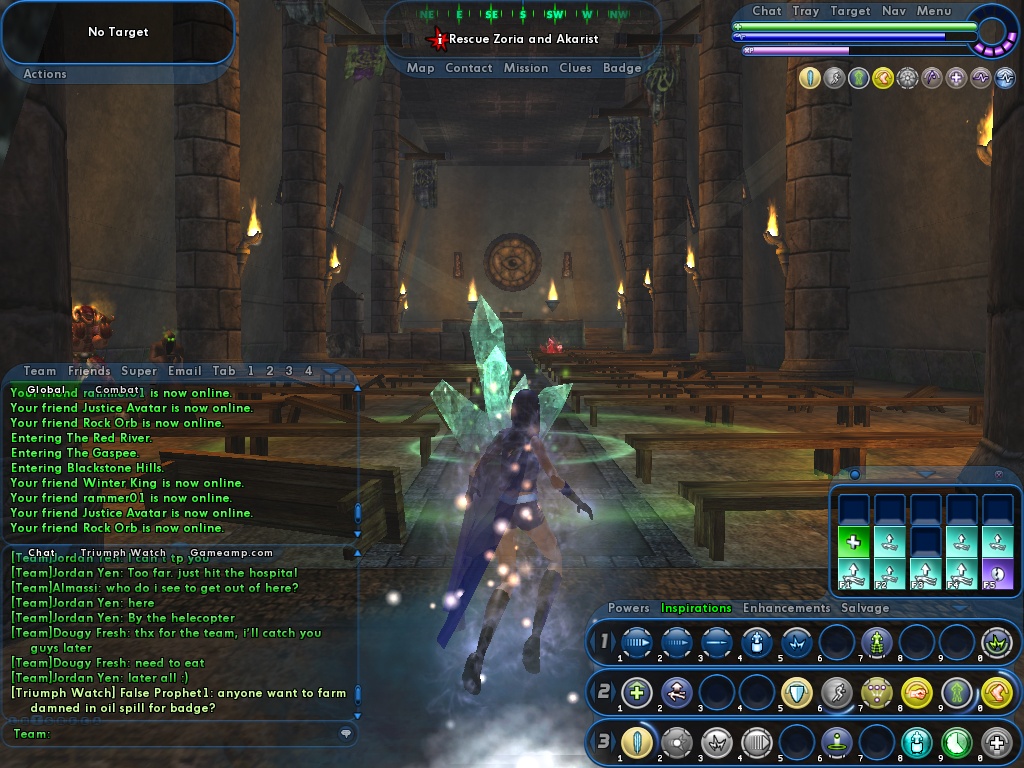Show the Mission panel
The width and height of the screenshot is (1024, 768).
pos(526,68)
